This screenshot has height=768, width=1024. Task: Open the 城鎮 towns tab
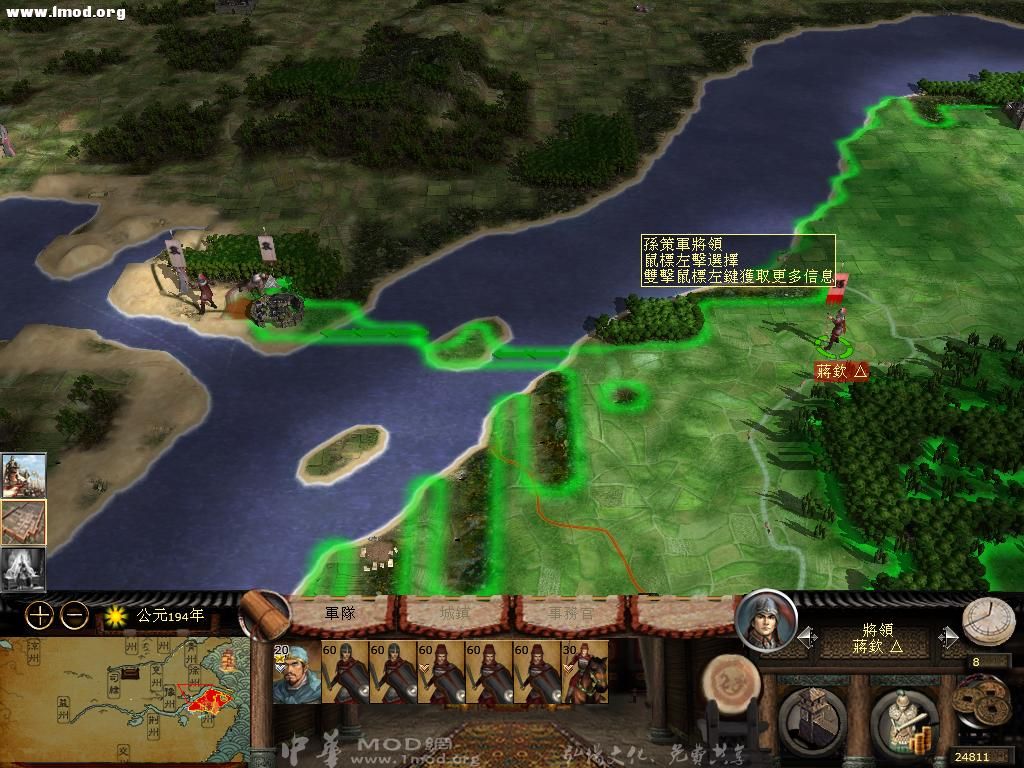pyautogui.click(x=455, y=613)
